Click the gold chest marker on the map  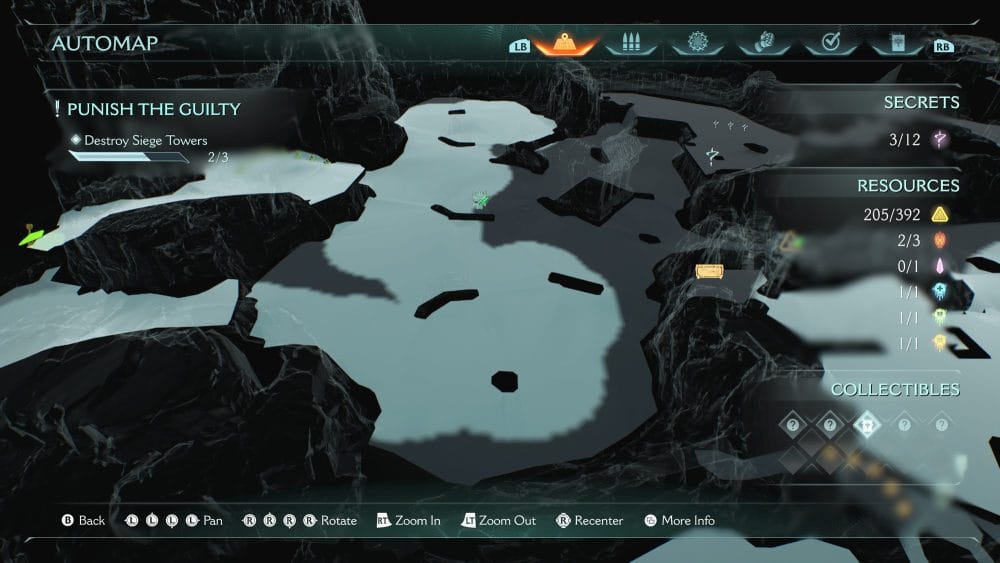pyautogui.click(x=709, y=271)
